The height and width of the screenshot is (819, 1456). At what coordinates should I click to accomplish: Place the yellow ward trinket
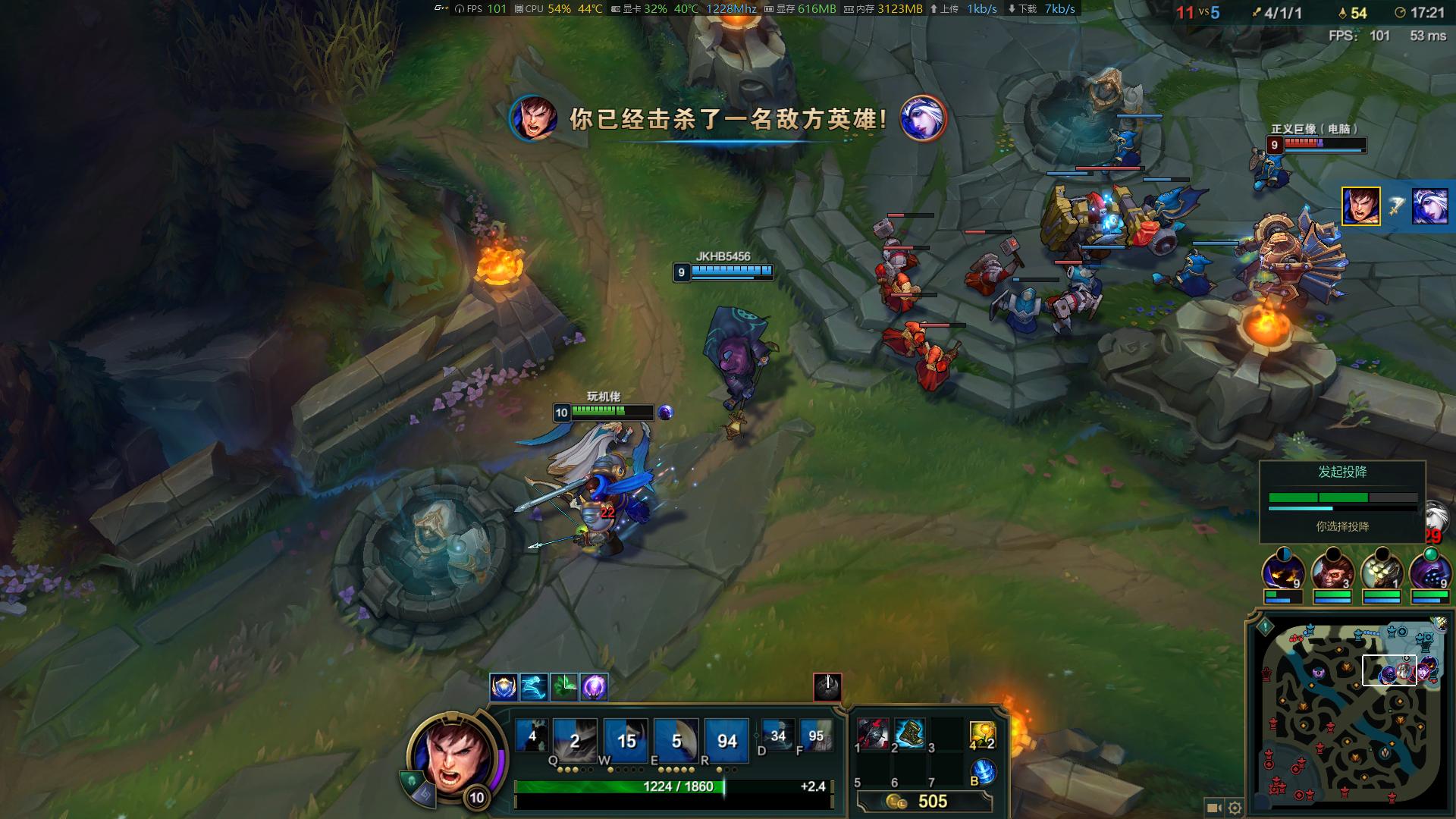pyautogui.click(x=982, y=734)
